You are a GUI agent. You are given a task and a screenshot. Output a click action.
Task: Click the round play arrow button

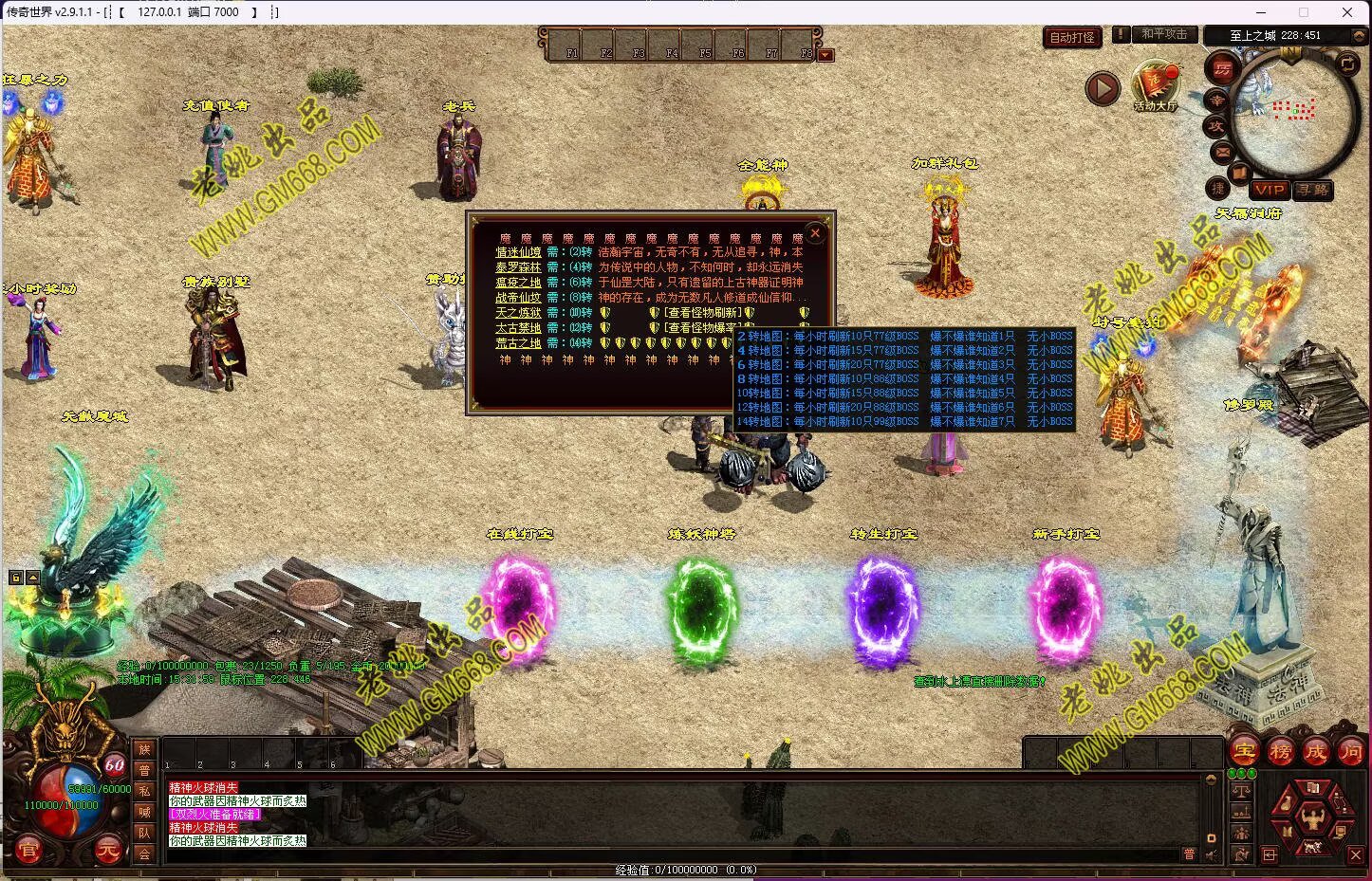pyautogui.click(x=1103, y=89)
